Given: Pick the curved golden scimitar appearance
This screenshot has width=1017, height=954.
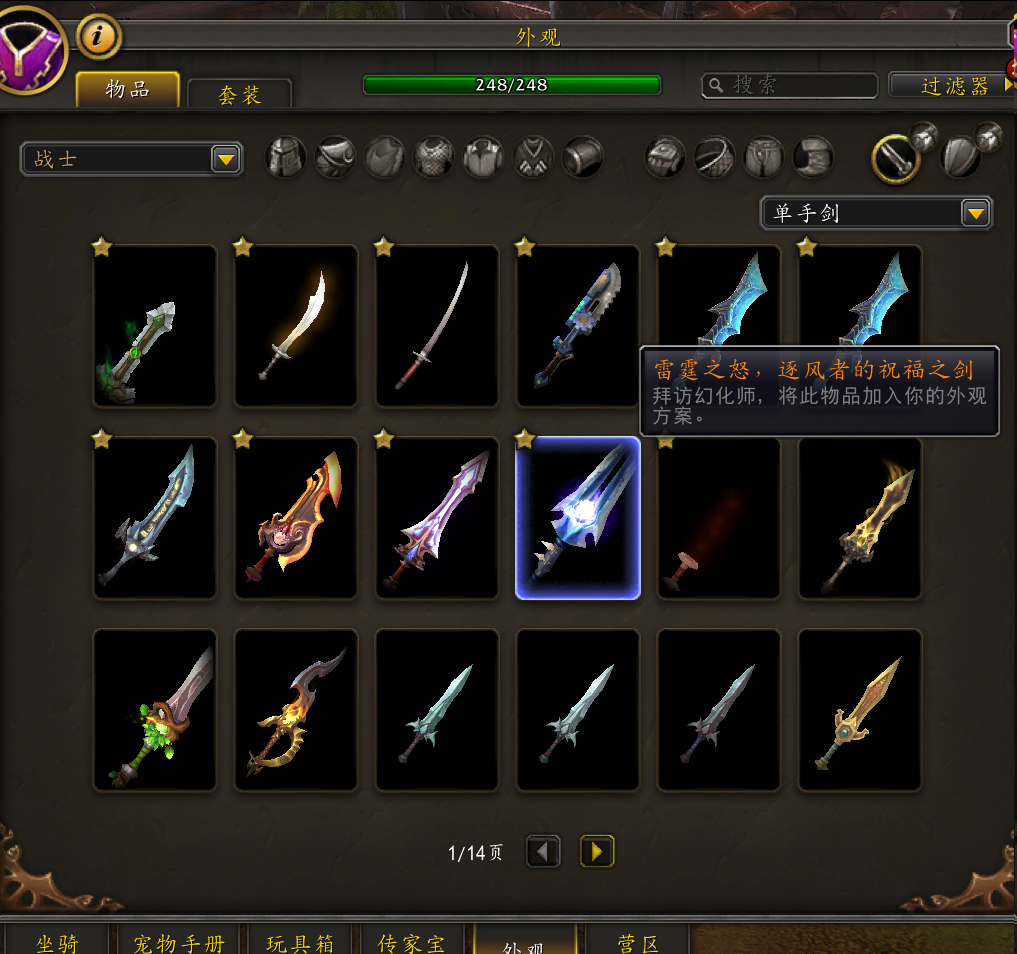Looking at the screenshot, I should (x=296, y=326).
